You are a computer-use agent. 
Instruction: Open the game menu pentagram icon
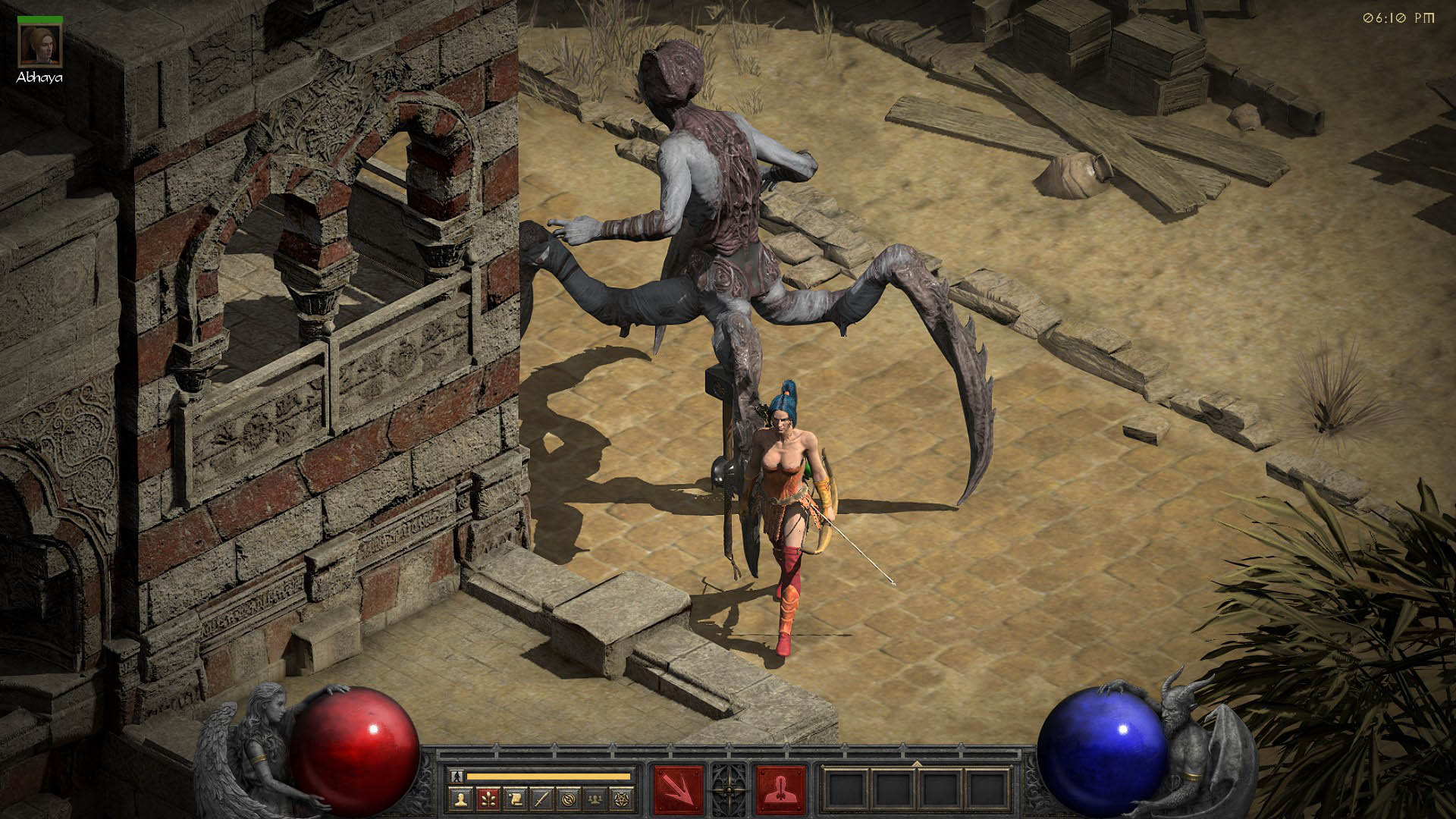tap(623, 798)
